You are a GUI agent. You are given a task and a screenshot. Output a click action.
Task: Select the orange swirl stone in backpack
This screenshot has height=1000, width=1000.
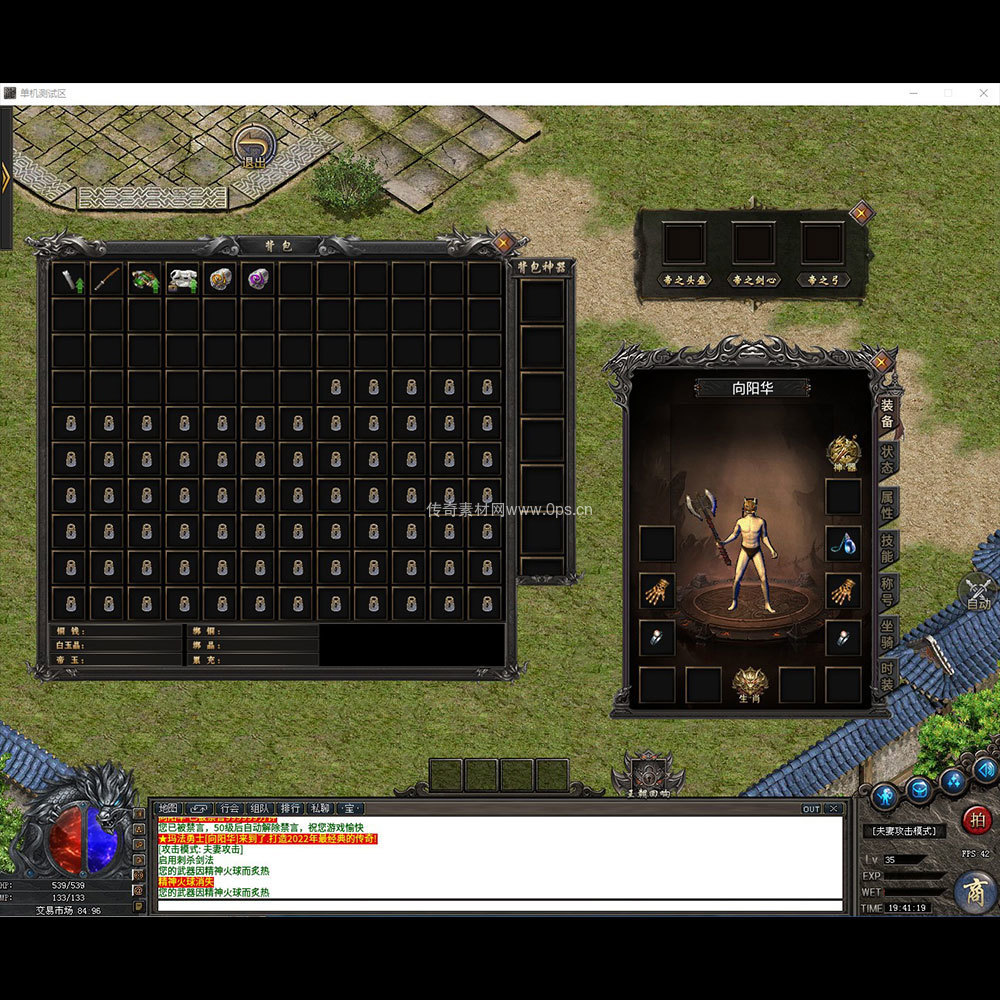[x=221, y=279]
